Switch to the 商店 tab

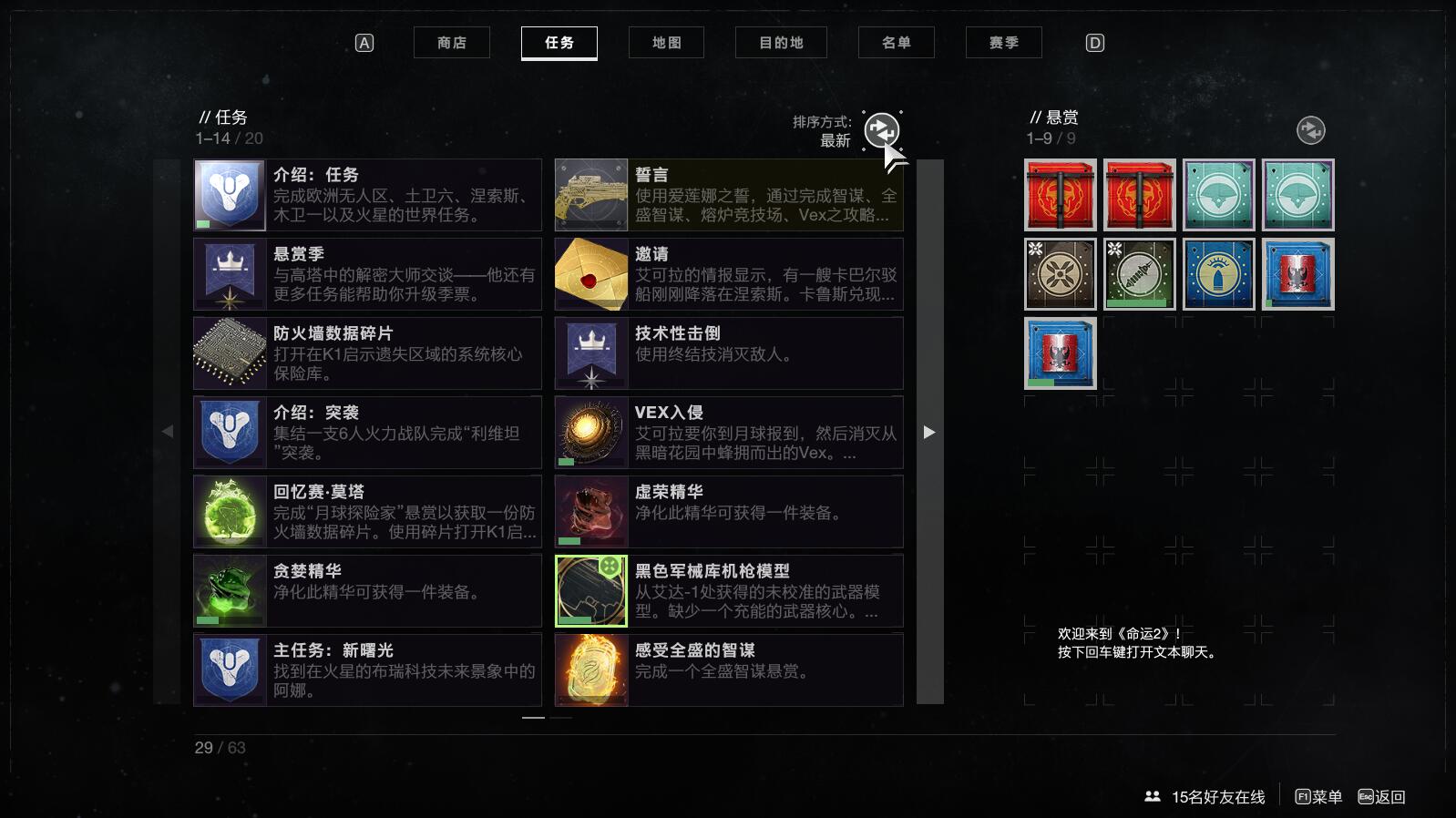451,43
